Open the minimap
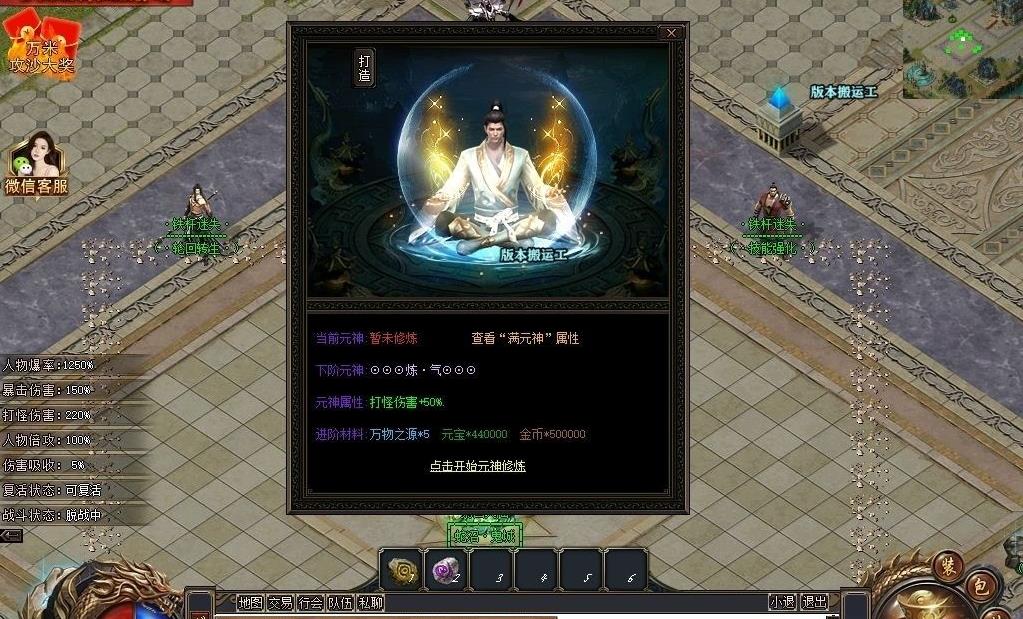Screen dimensions: 1023x619 [x=962, y=48]
